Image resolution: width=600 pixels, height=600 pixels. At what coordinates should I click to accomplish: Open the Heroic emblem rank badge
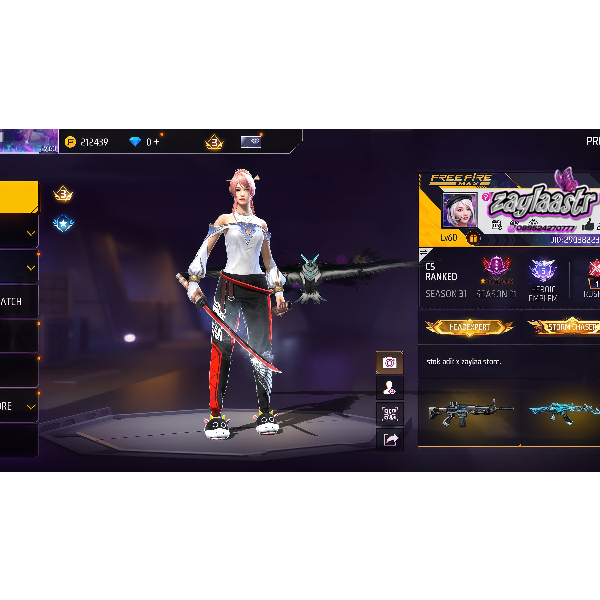tap(544, 276)
